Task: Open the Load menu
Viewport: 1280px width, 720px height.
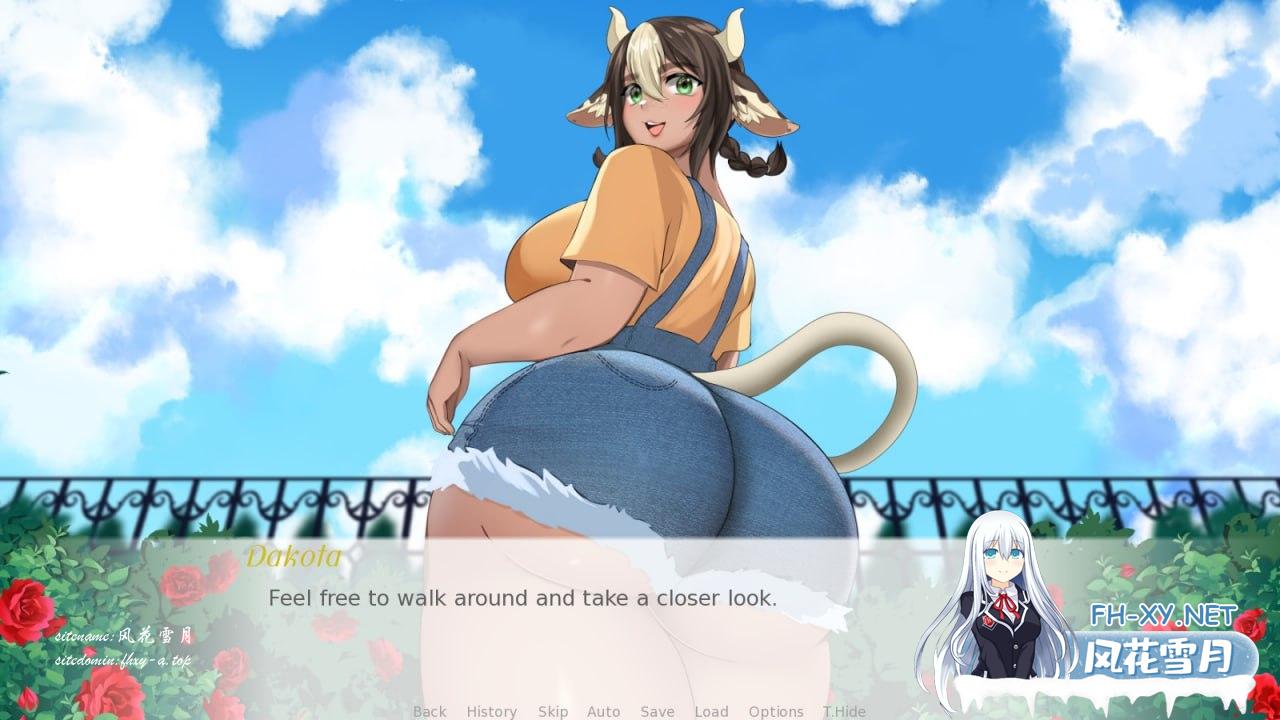Action: [x=711, y=711]
